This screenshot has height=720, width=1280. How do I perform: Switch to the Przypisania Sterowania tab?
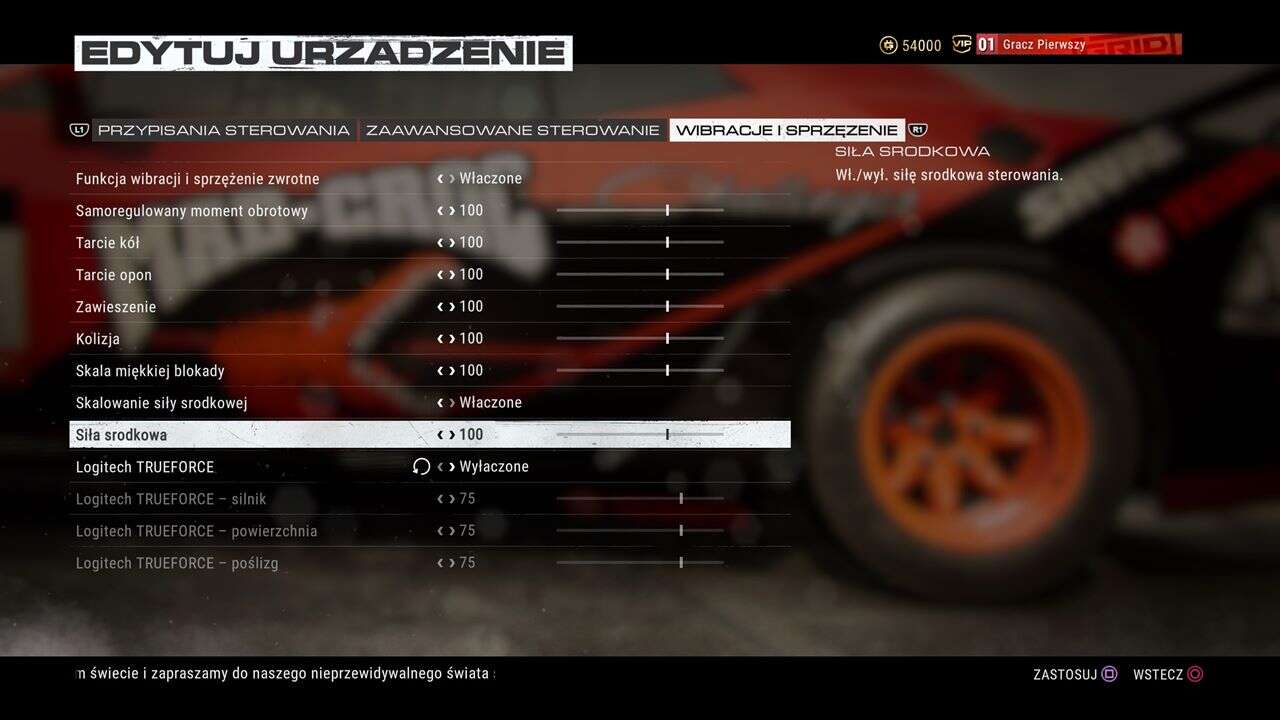point(223,130)
